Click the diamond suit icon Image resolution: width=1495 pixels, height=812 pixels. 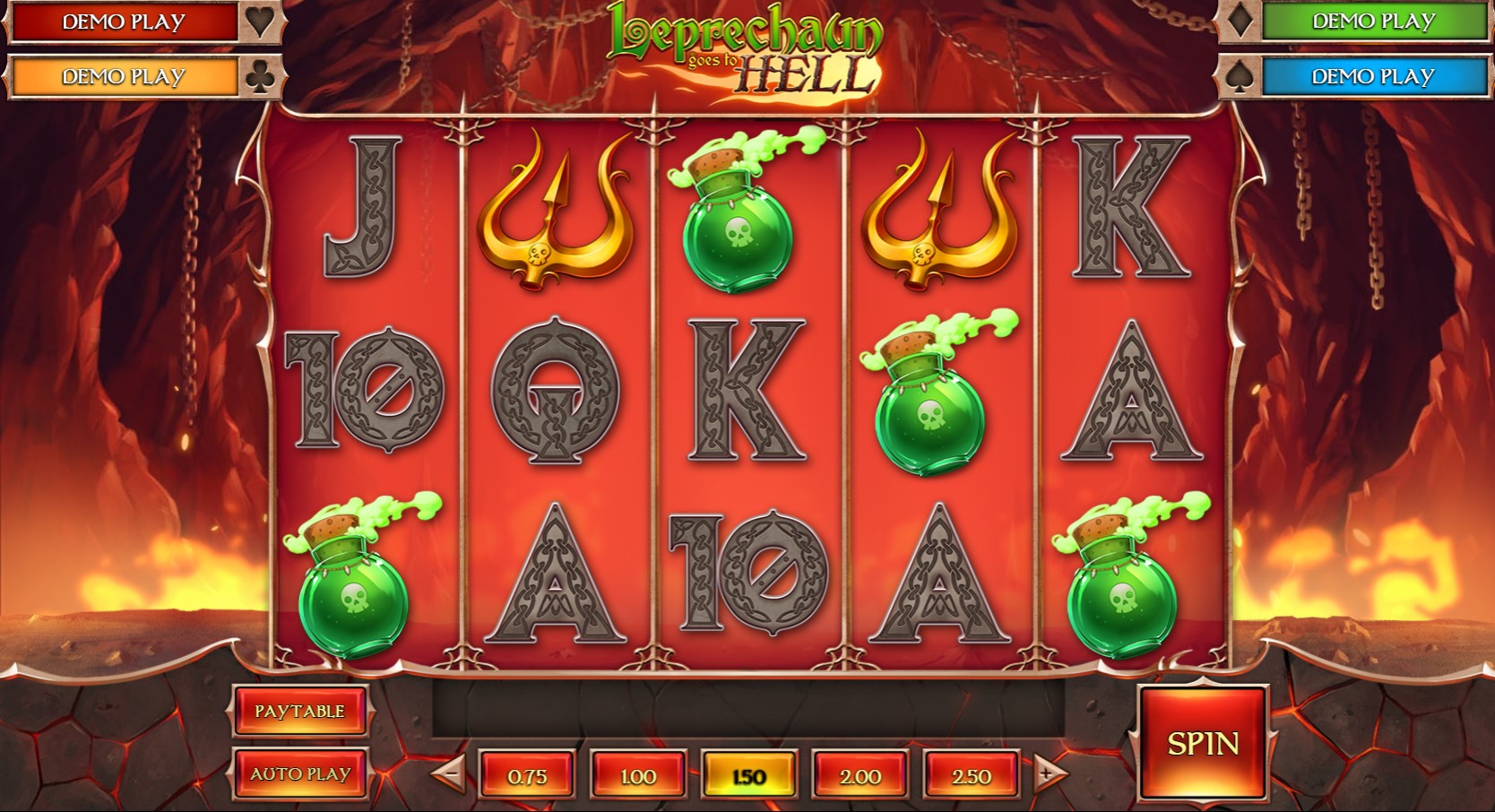(x=1240, y=22)
